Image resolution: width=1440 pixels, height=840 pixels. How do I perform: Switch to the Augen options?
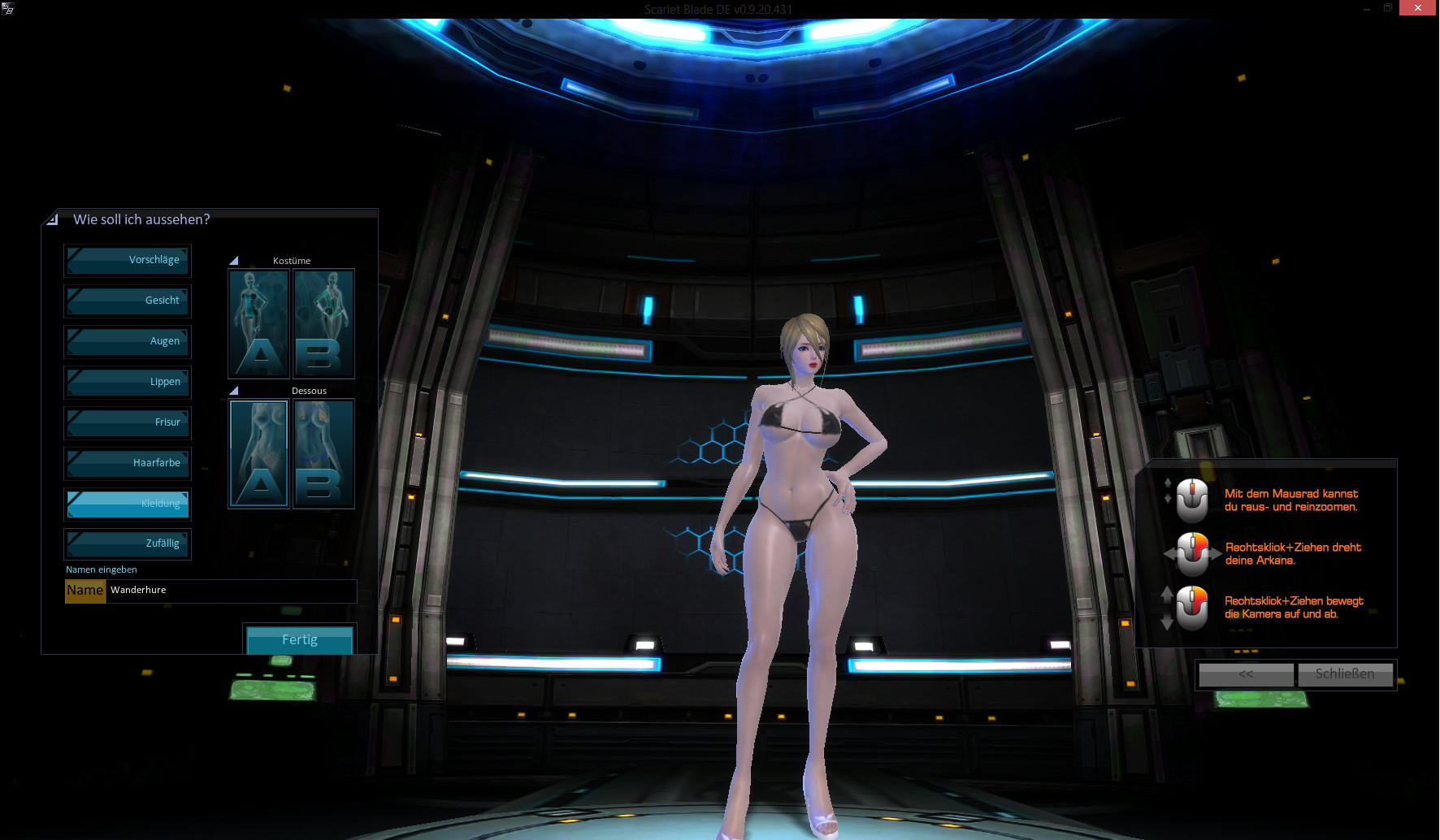click(128, 342)
